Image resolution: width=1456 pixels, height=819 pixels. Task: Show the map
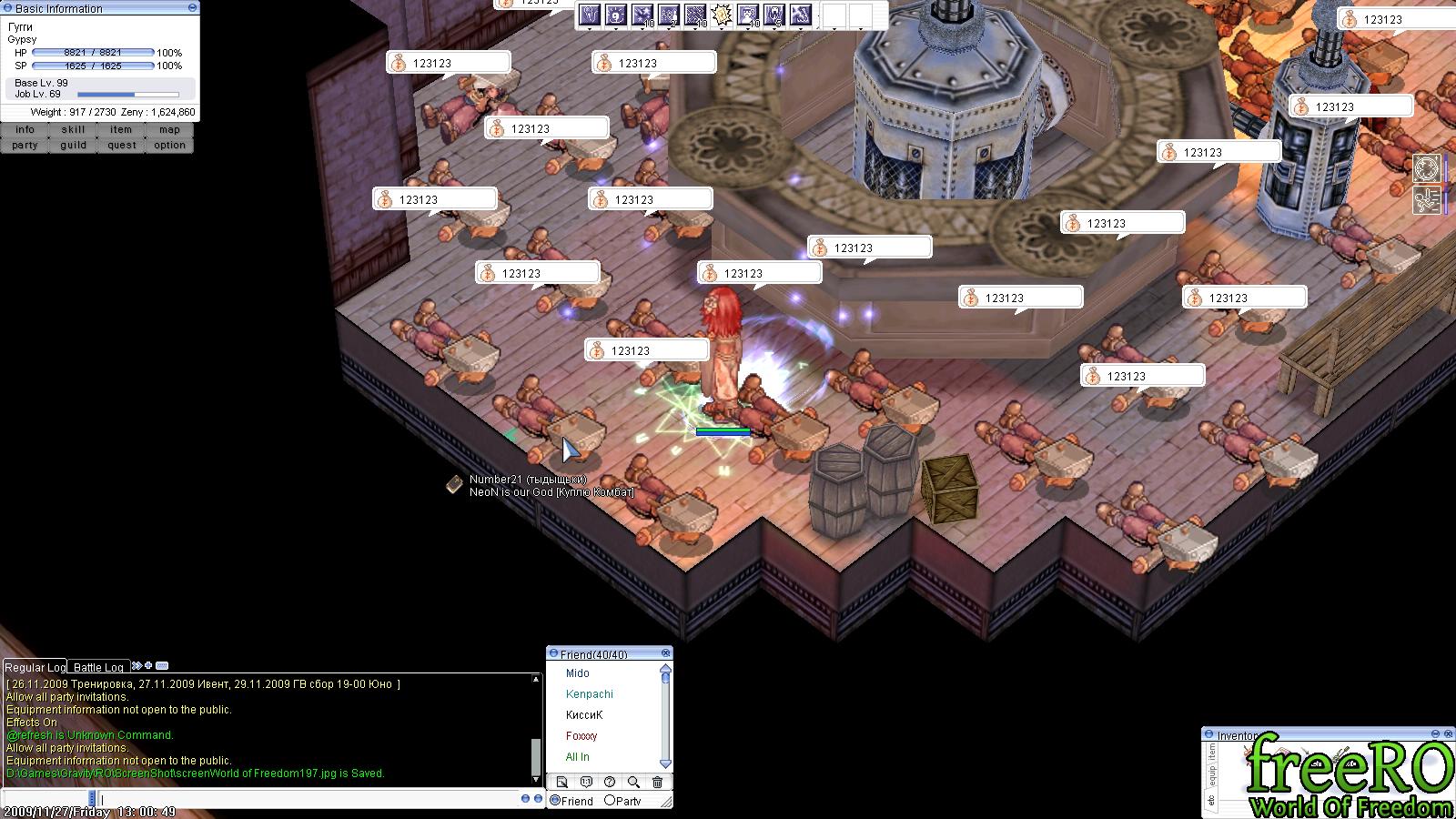point(169,130)
